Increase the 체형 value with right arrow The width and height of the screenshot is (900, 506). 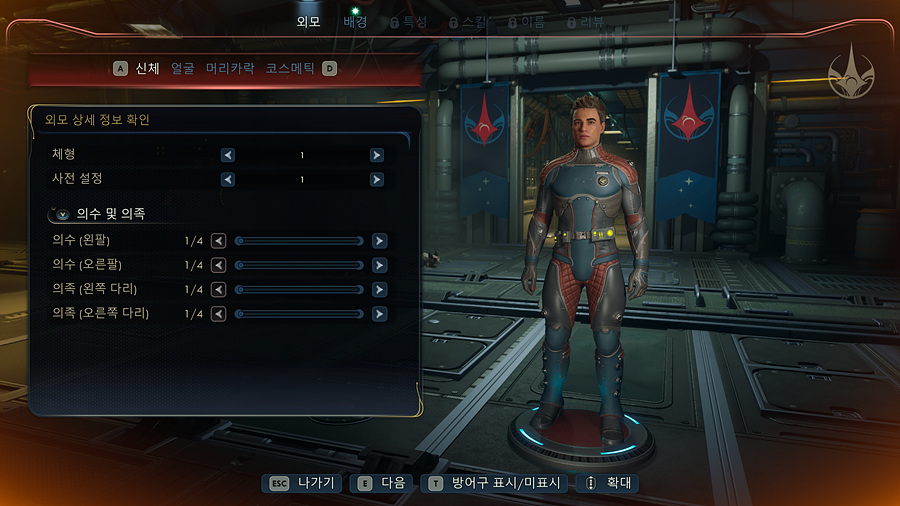(377, 155)
